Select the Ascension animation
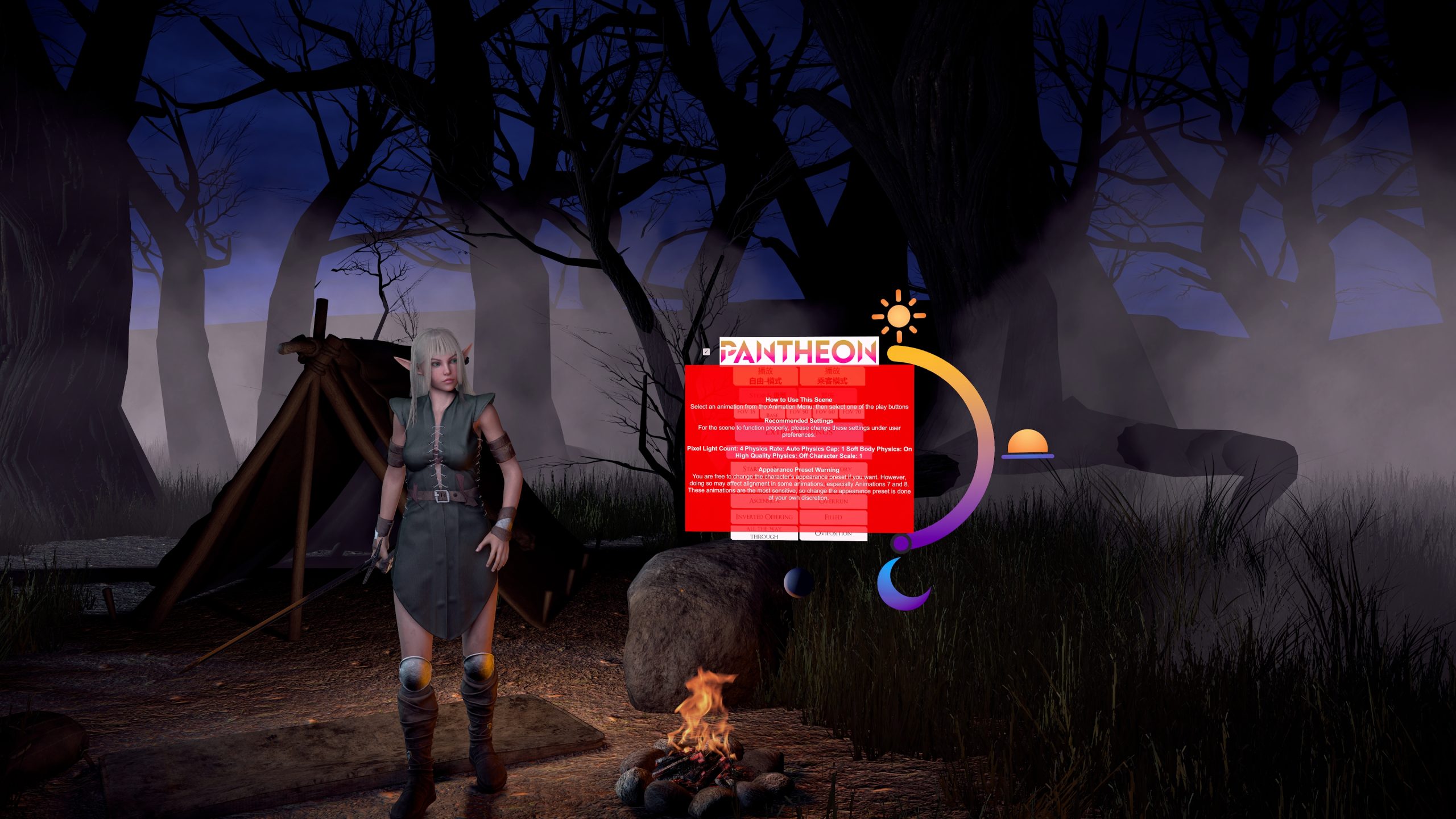The width and height of the screenshot is (1456, 819). point(764,501)
